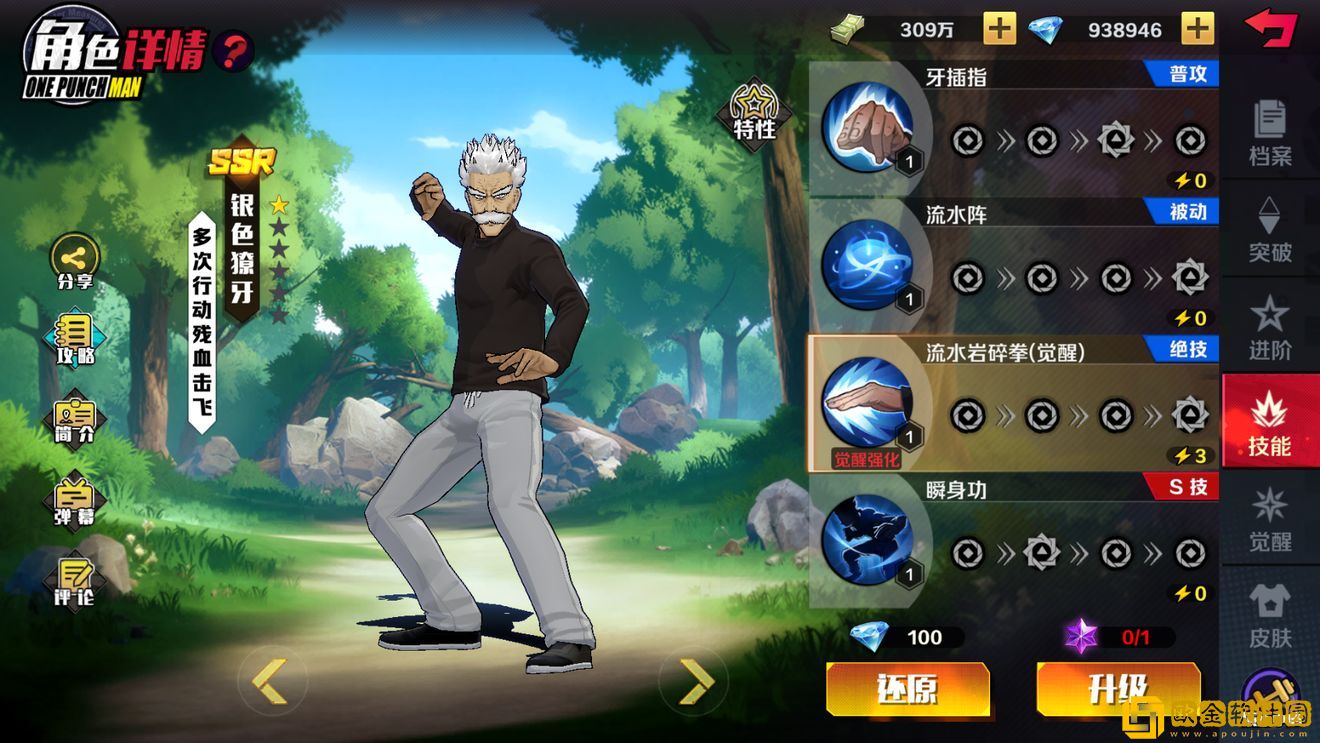Show the next character with right arrow

(x=696, y=682)
